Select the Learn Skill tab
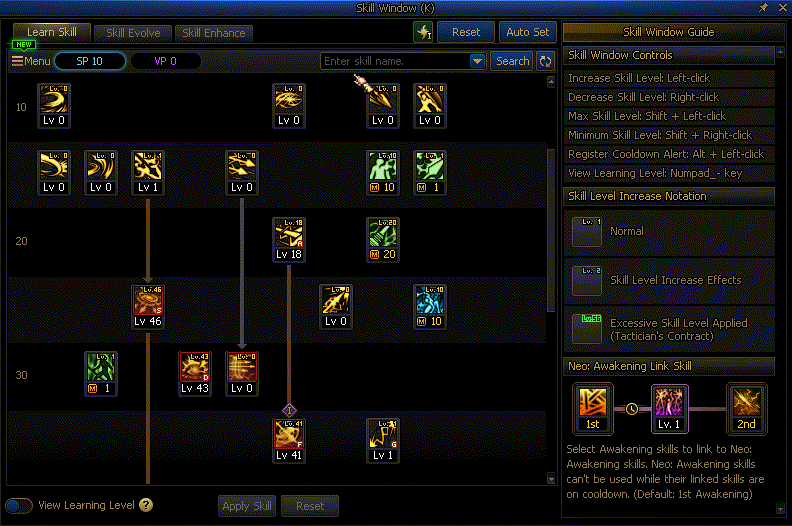 point(51,32)
